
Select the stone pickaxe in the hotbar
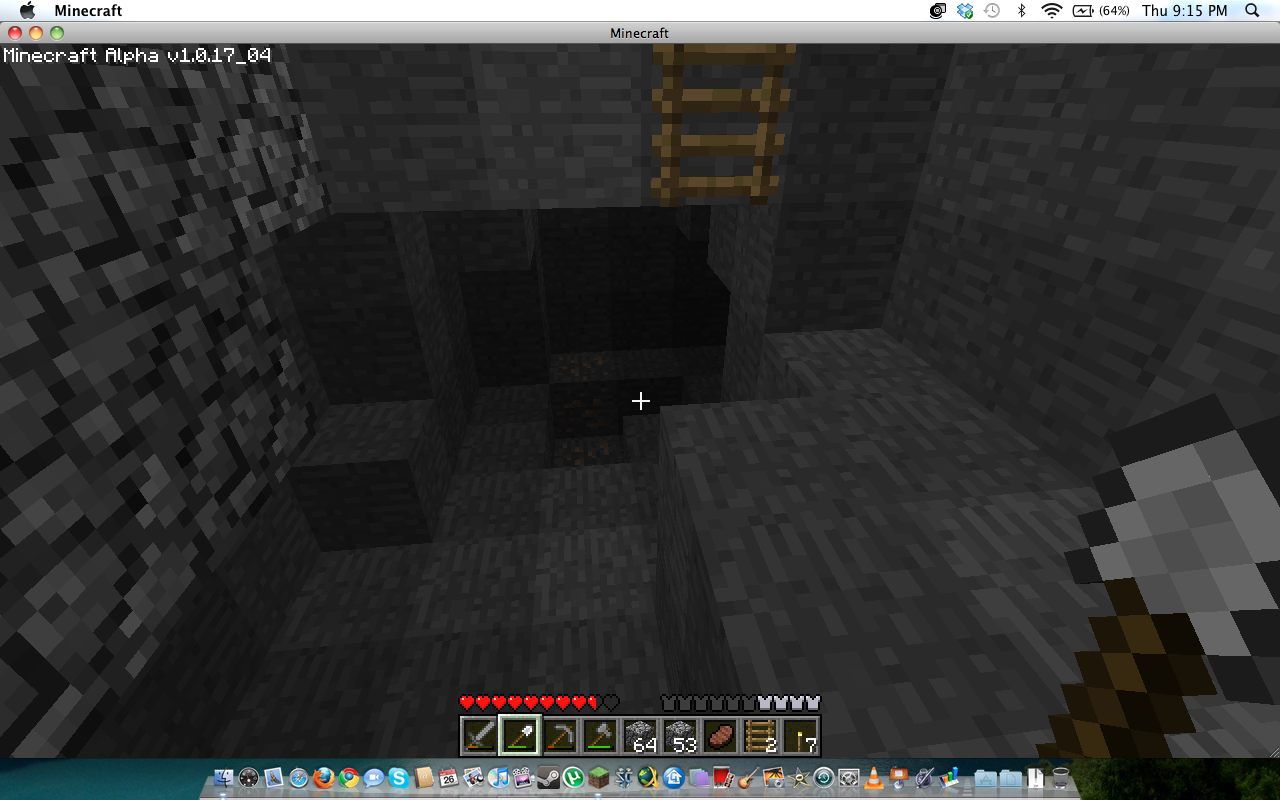pyautogui.click(x=558, y=736)
